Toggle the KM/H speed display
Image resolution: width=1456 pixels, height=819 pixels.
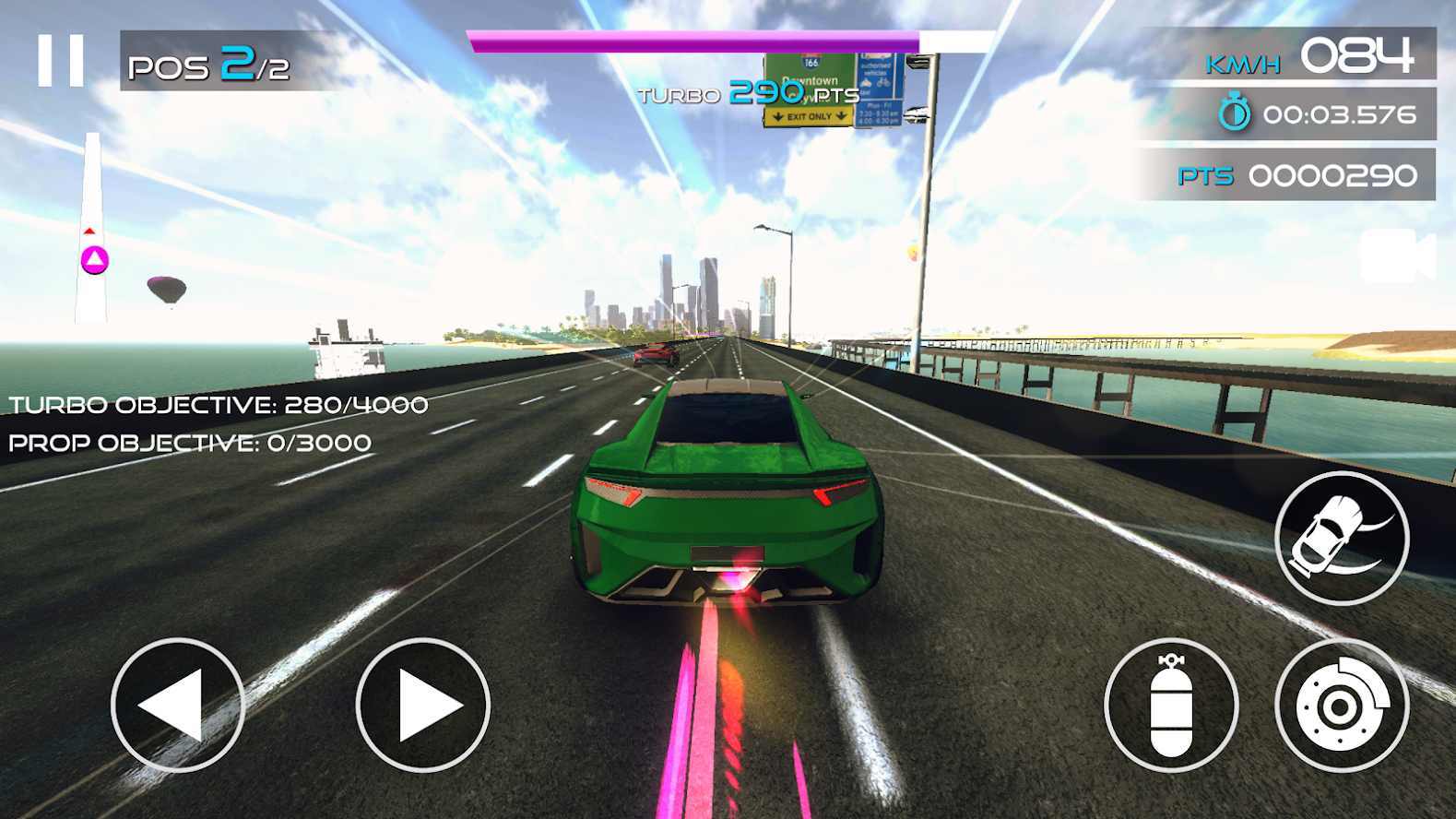coord(1244,63)
